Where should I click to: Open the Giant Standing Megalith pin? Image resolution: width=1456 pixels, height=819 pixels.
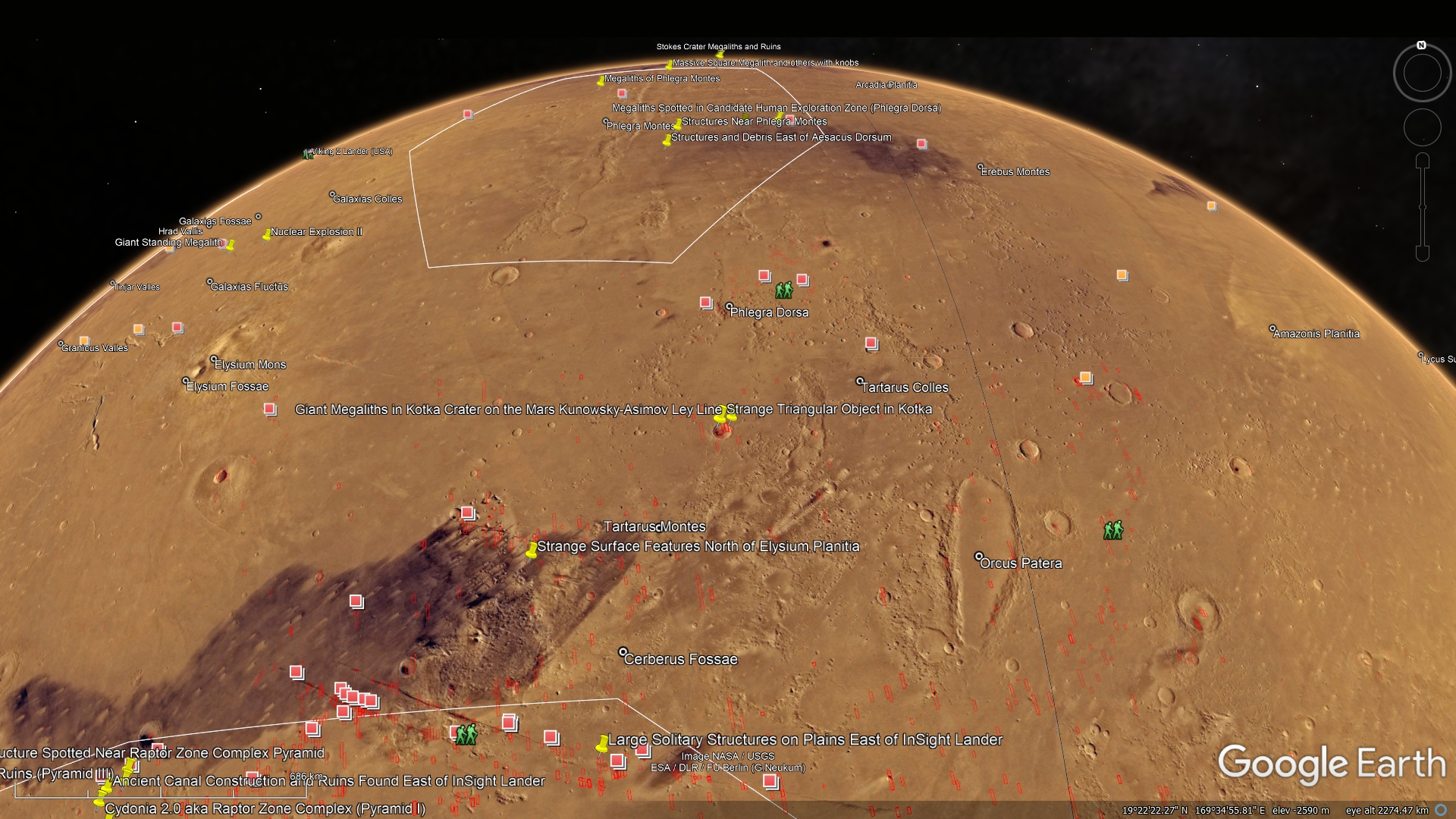coord(230,245)
